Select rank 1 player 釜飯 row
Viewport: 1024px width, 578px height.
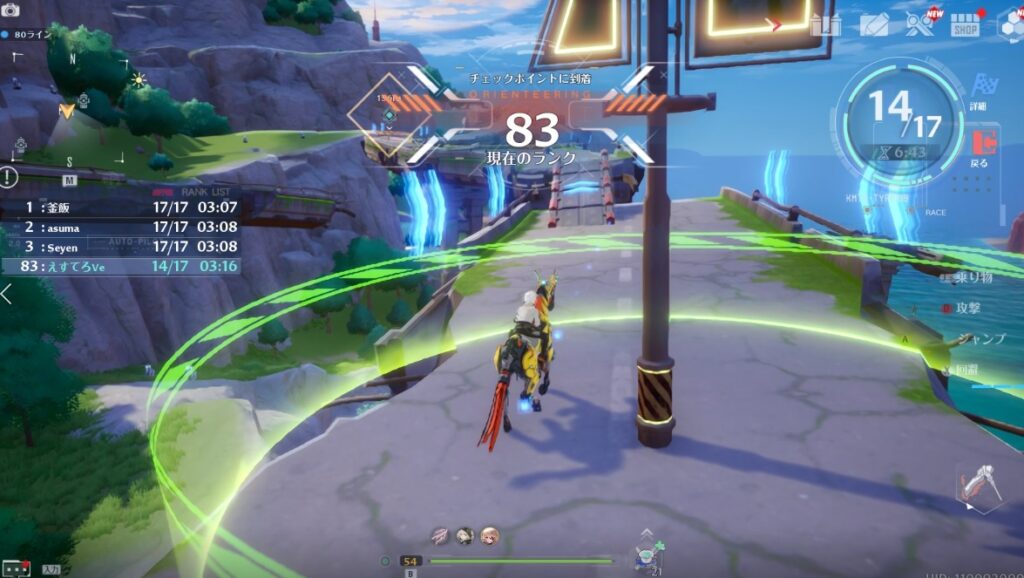tap(122, 207)
